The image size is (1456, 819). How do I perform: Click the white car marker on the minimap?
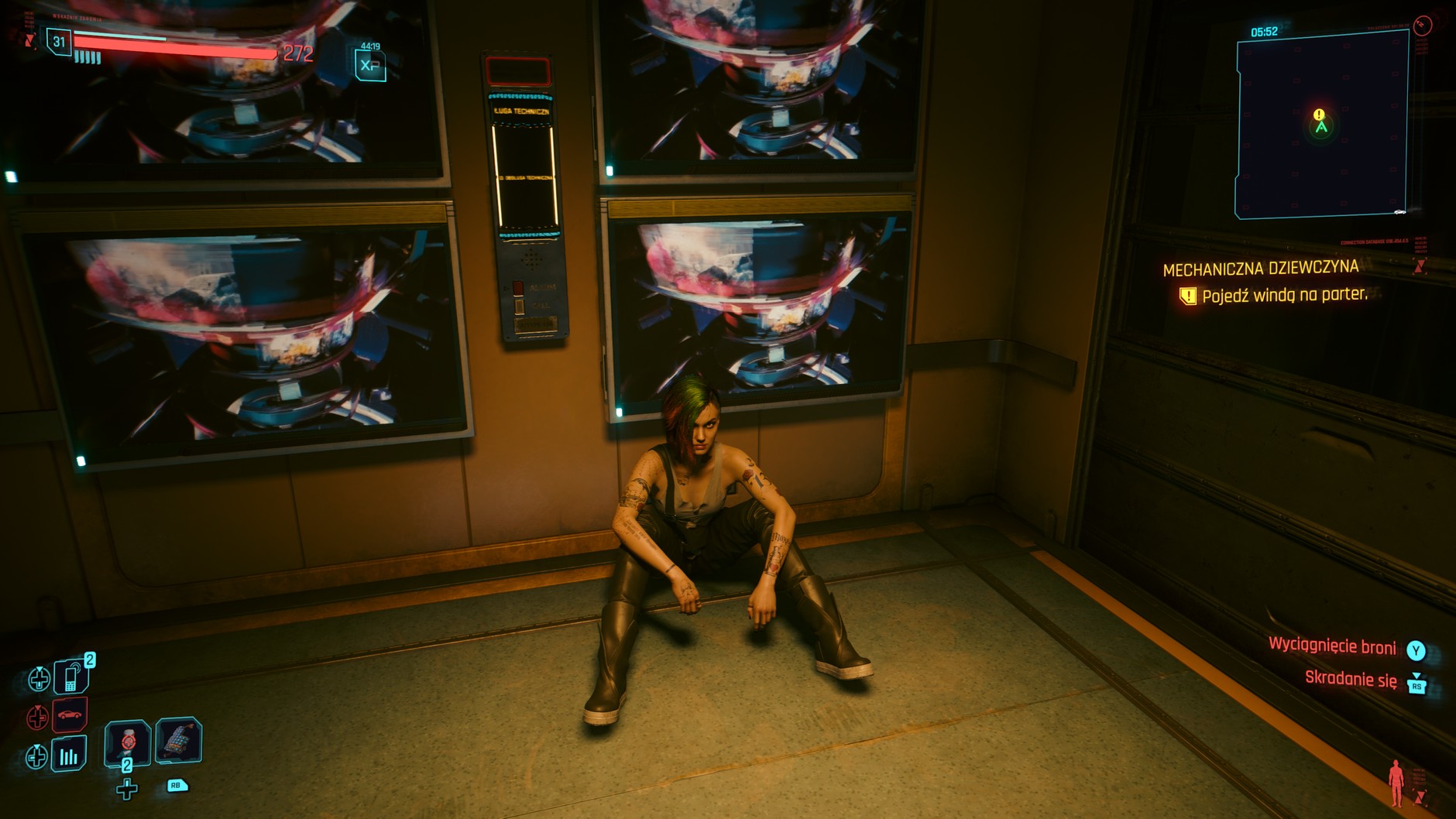[x=1399, y=211]
